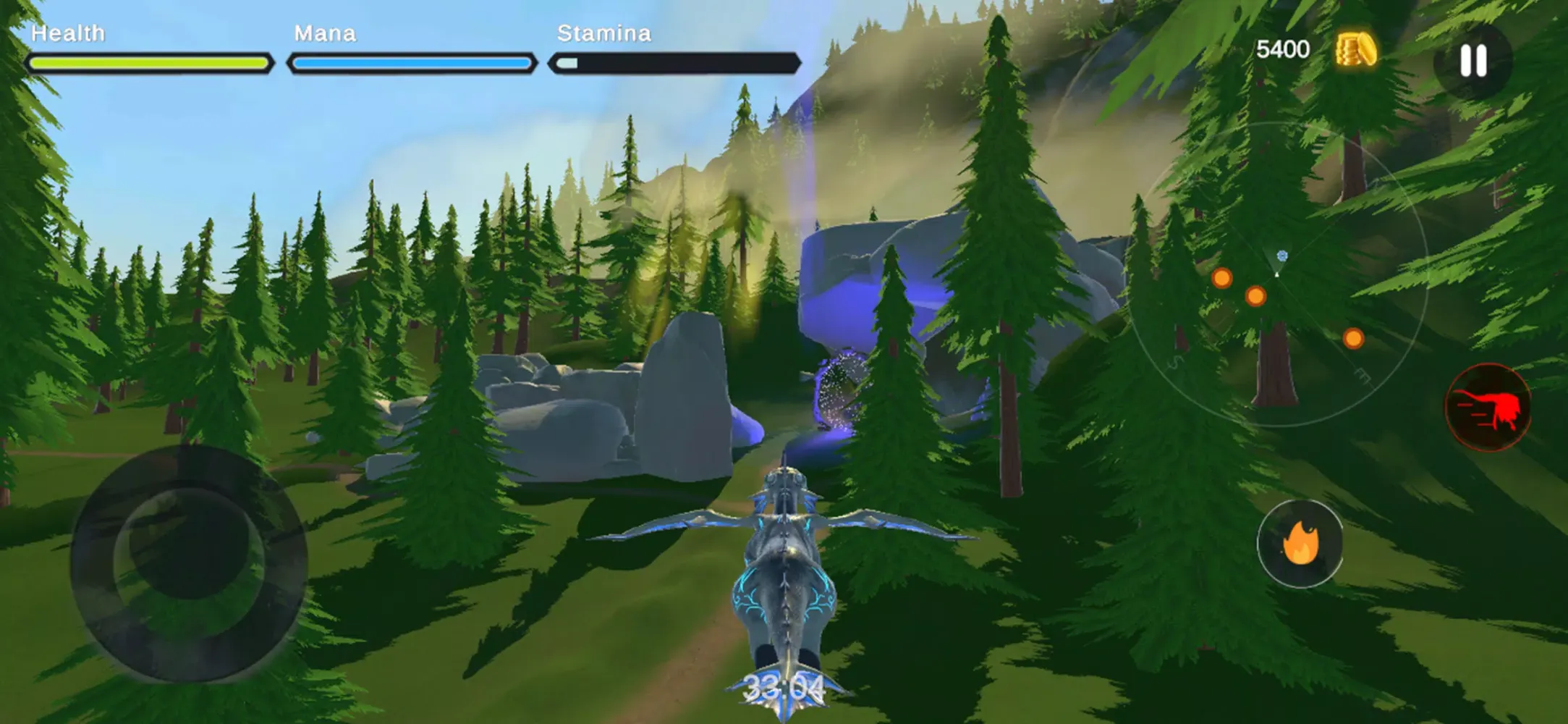Screen dimensions: 1568x724
Task: Tap the blue snowflake marker on the radar
Action: coord(1283,255)
